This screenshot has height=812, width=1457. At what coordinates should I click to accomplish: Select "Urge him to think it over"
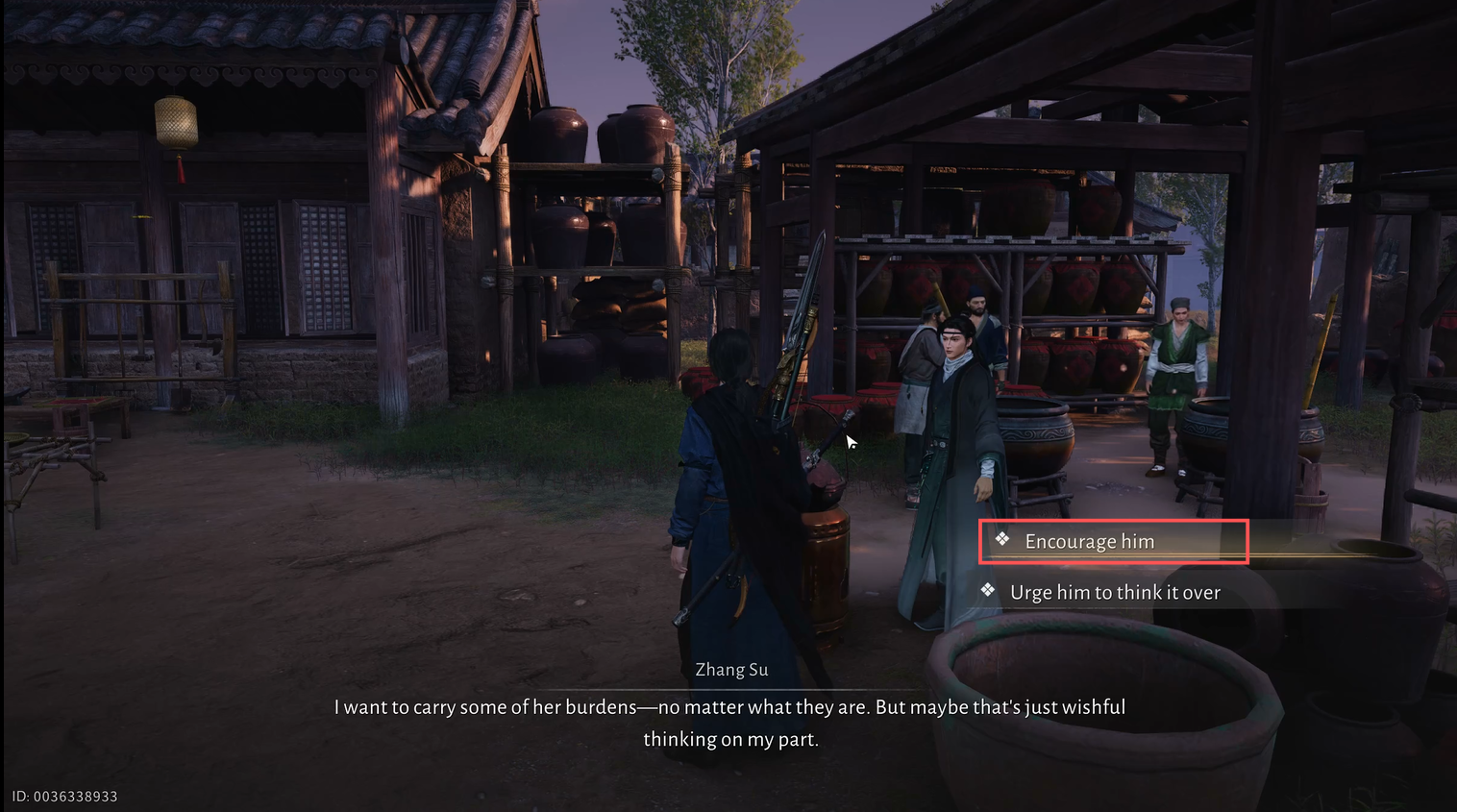pos(1115,593)
